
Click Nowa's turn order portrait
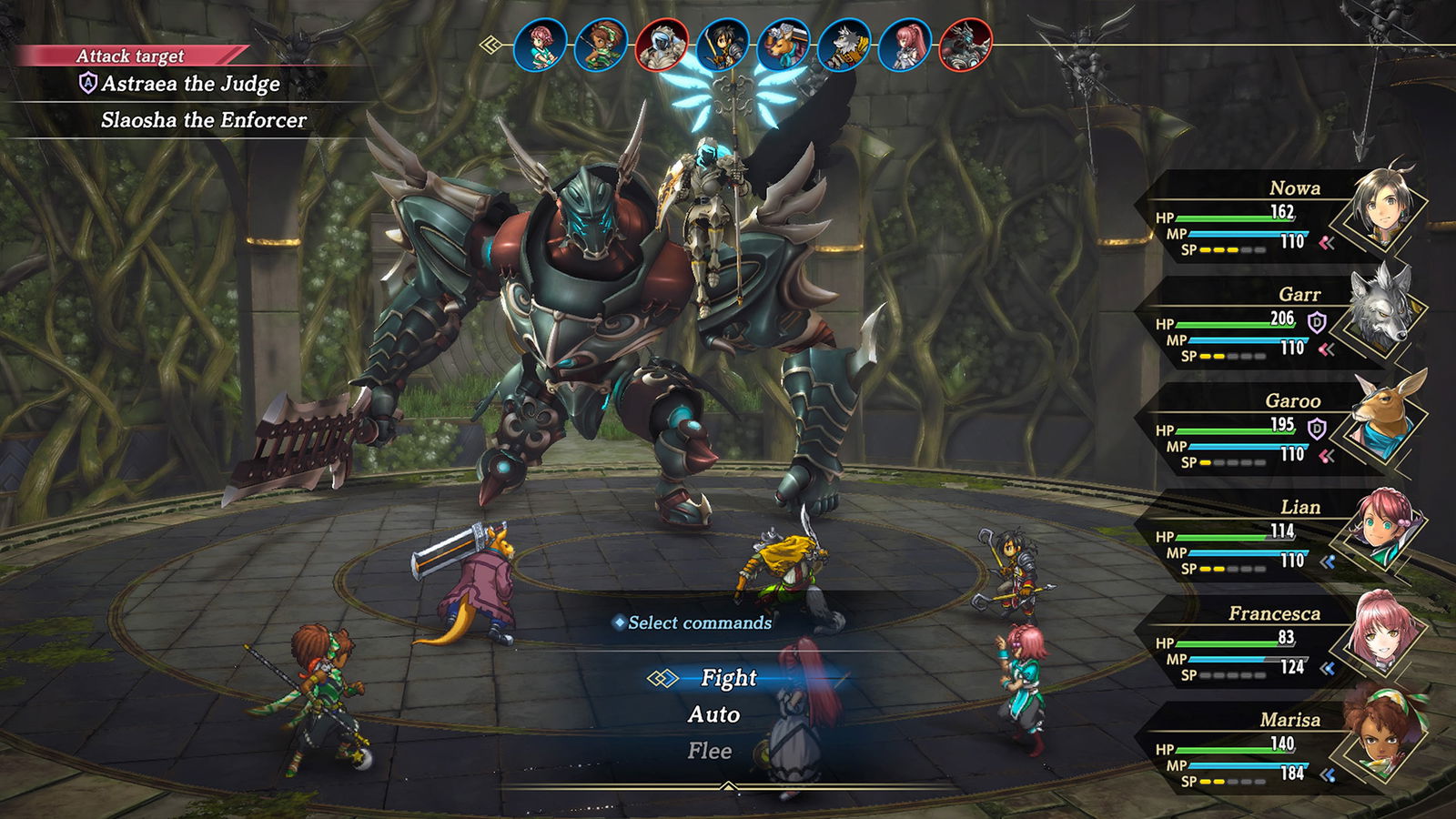point(723,45)
